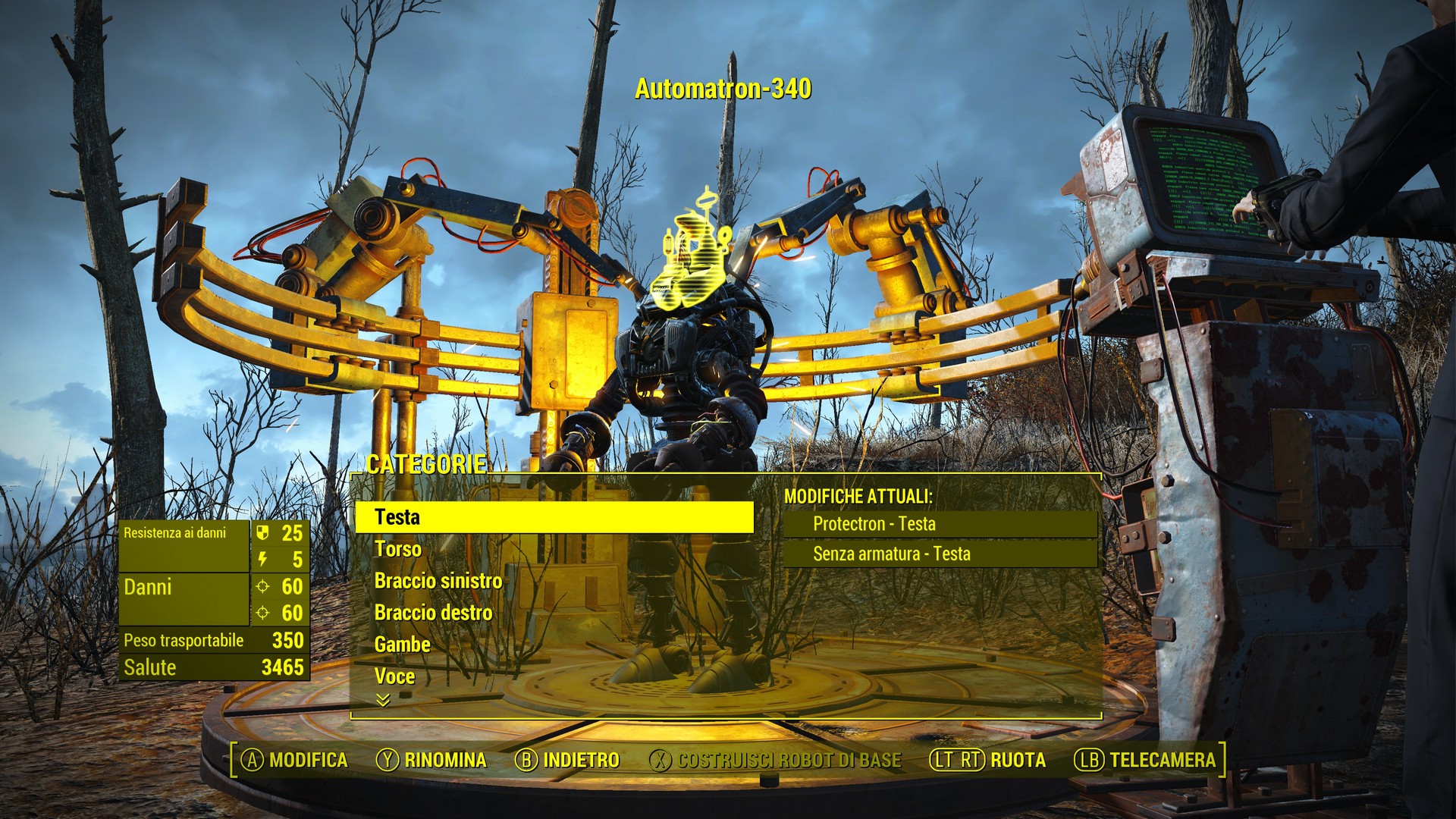Toggle the Telecamera option

[1145, 760]
